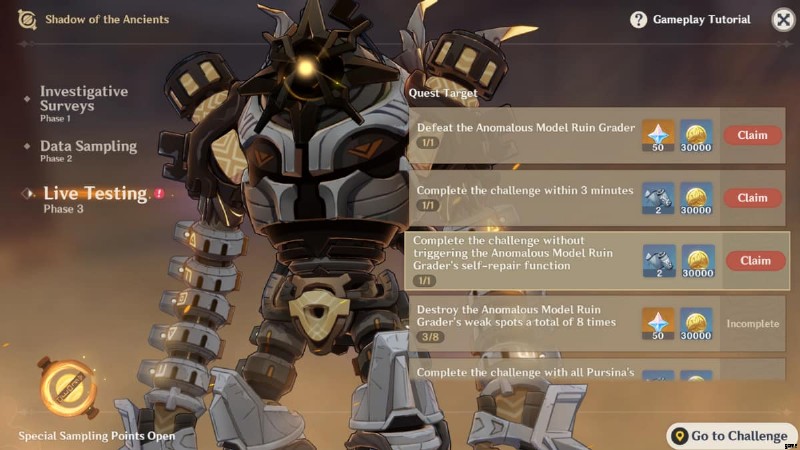Claim the no self-repair challenge reward
The width and height of the screenshot is (800, 450).
[x=755, y=261]
